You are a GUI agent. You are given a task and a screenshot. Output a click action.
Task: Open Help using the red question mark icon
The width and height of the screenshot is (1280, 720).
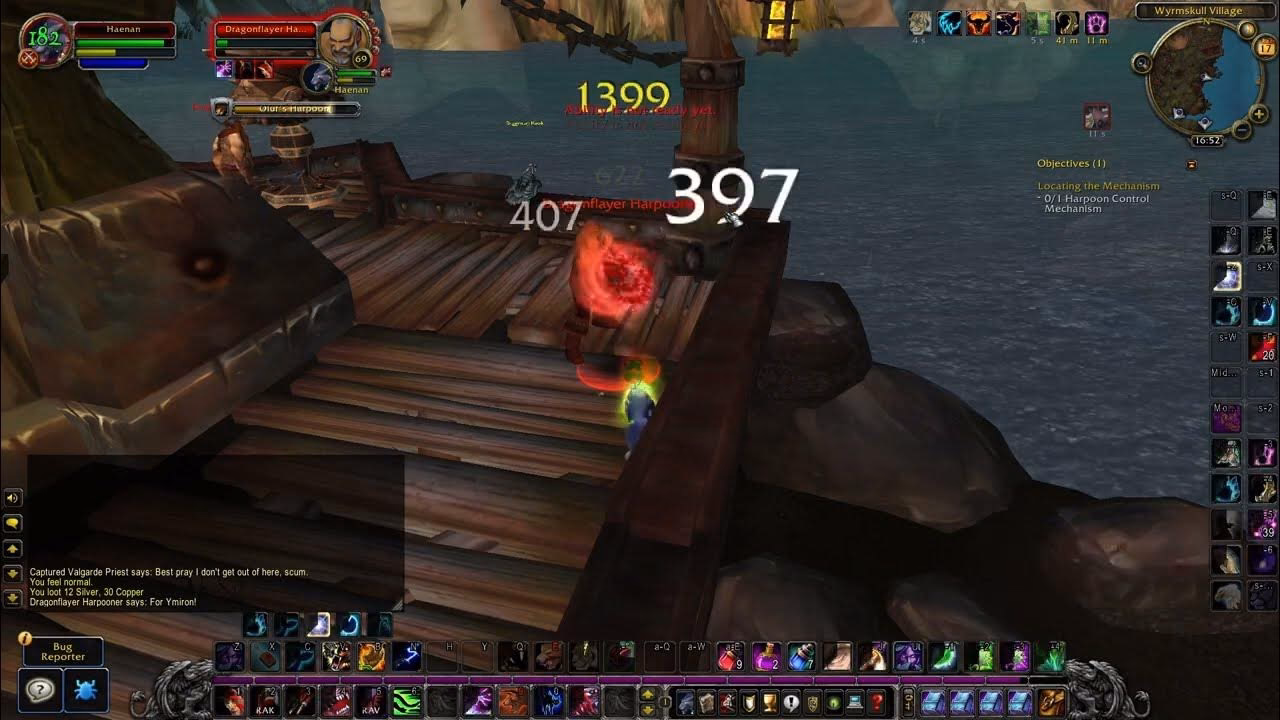877,701
